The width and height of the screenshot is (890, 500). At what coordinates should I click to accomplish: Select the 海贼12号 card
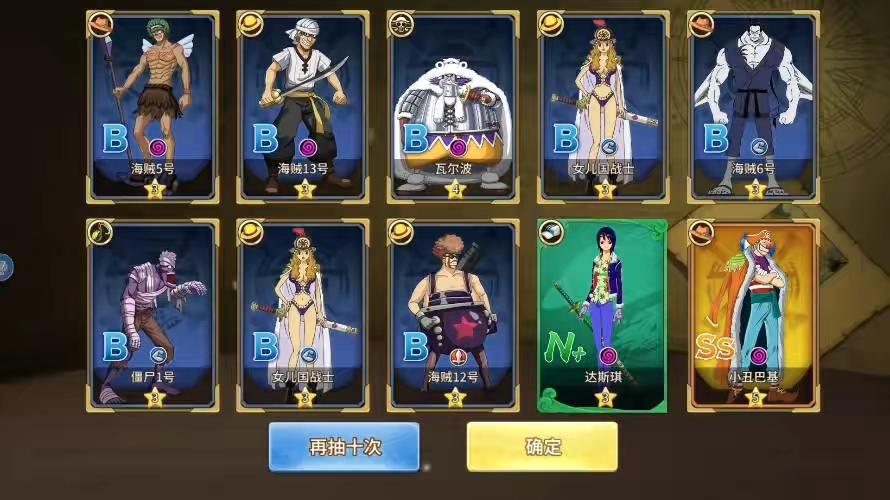click(454, 314)
